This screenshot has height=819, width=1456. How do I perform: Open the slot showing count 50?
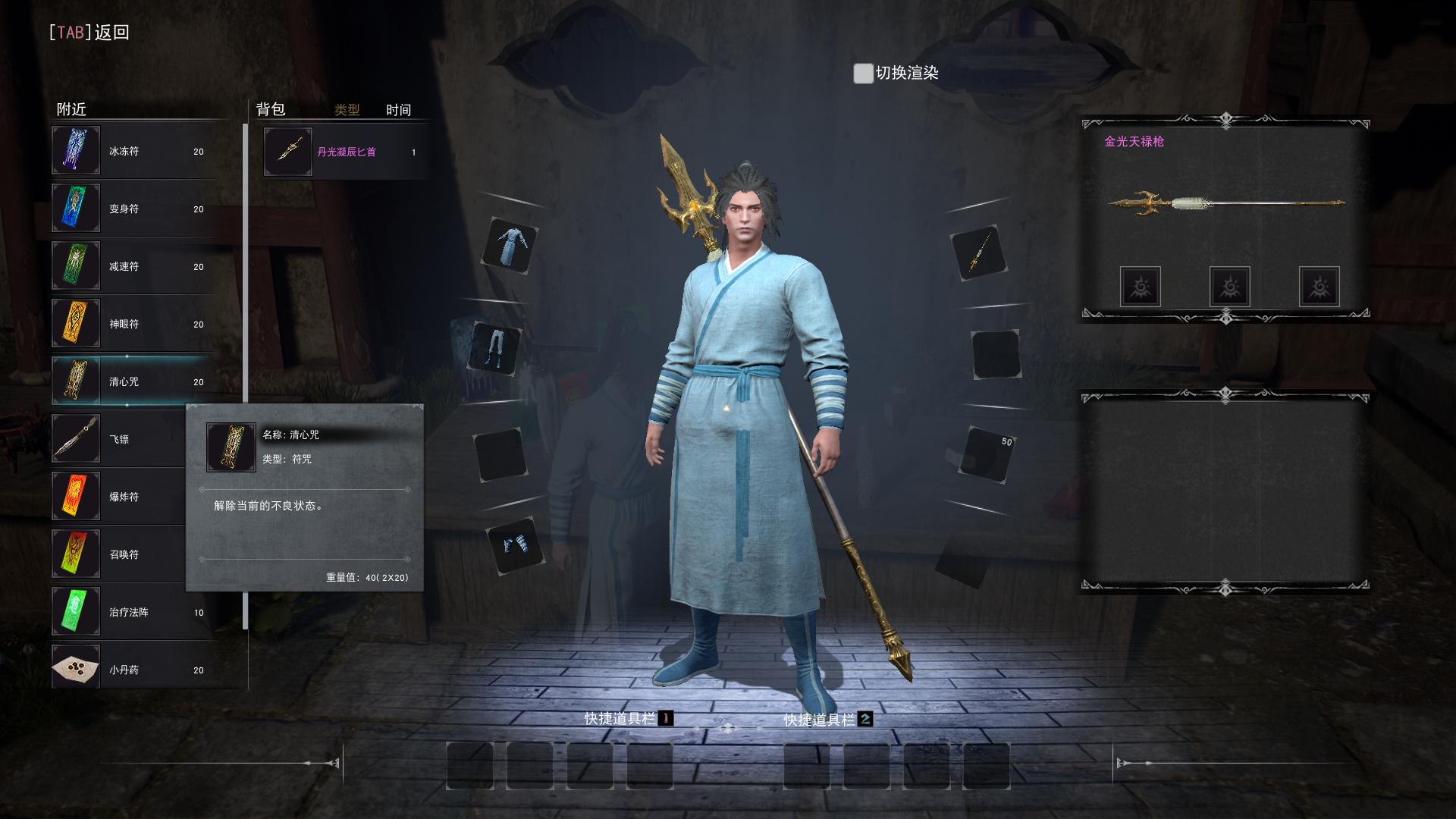click(988, 454)
